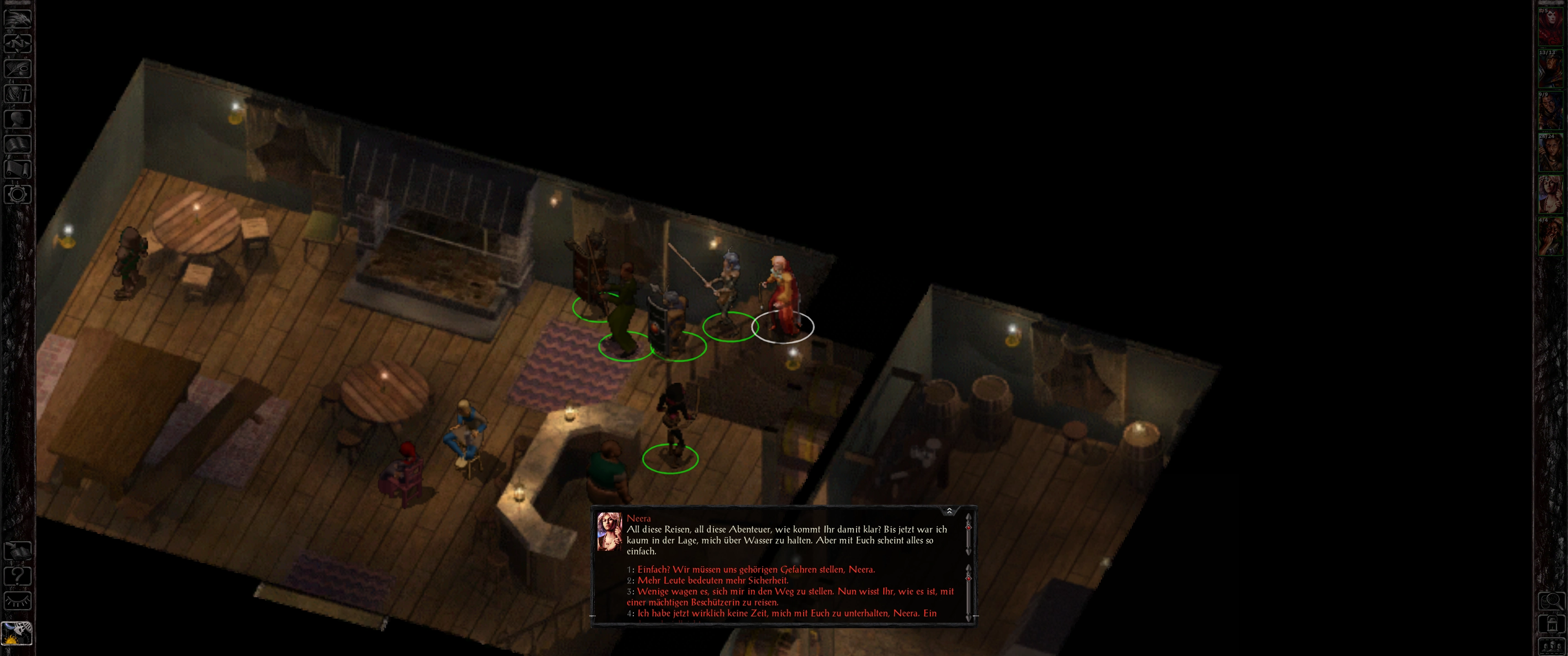The height and width of the screenshot is (656, 1568).
Task: Select reply 2: "Mehr Leute bedeuten mehr Sicherheit"
Action: (x=712, y=580)
